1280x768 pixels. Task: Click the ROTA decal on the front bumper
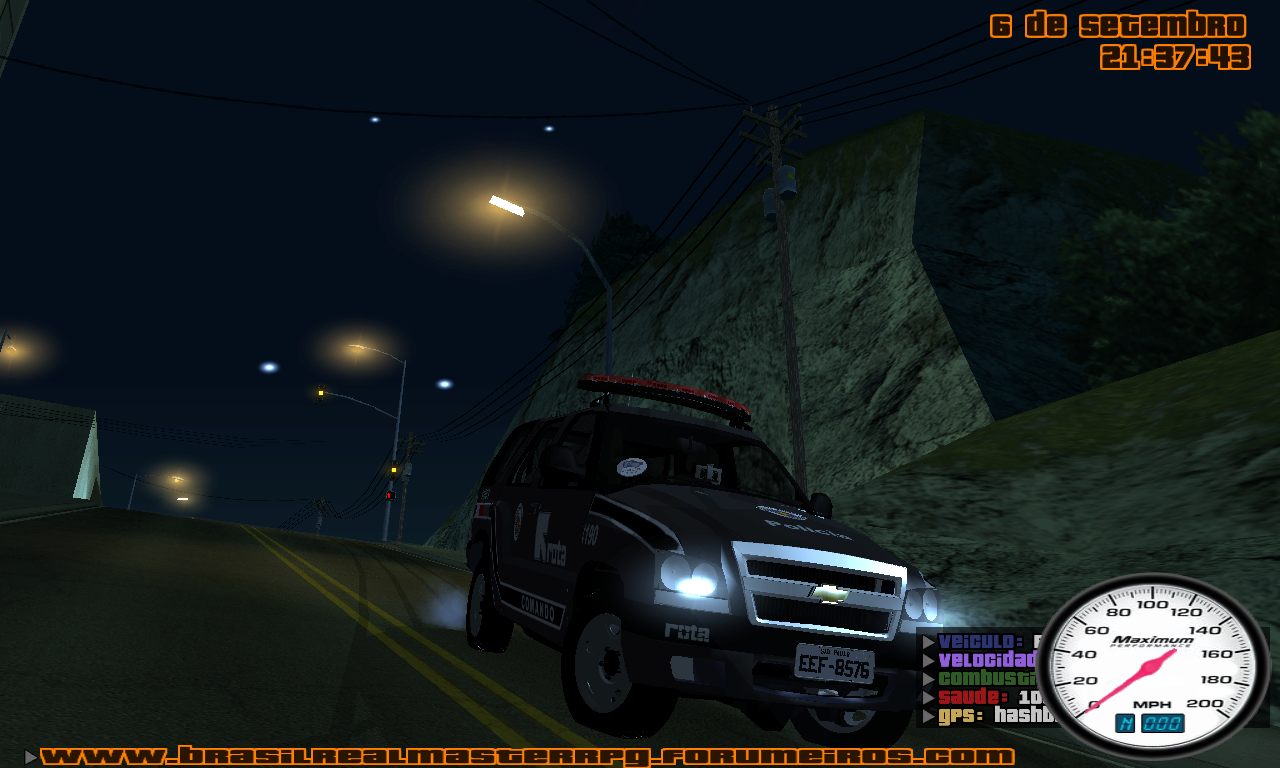tap(687, 632)
